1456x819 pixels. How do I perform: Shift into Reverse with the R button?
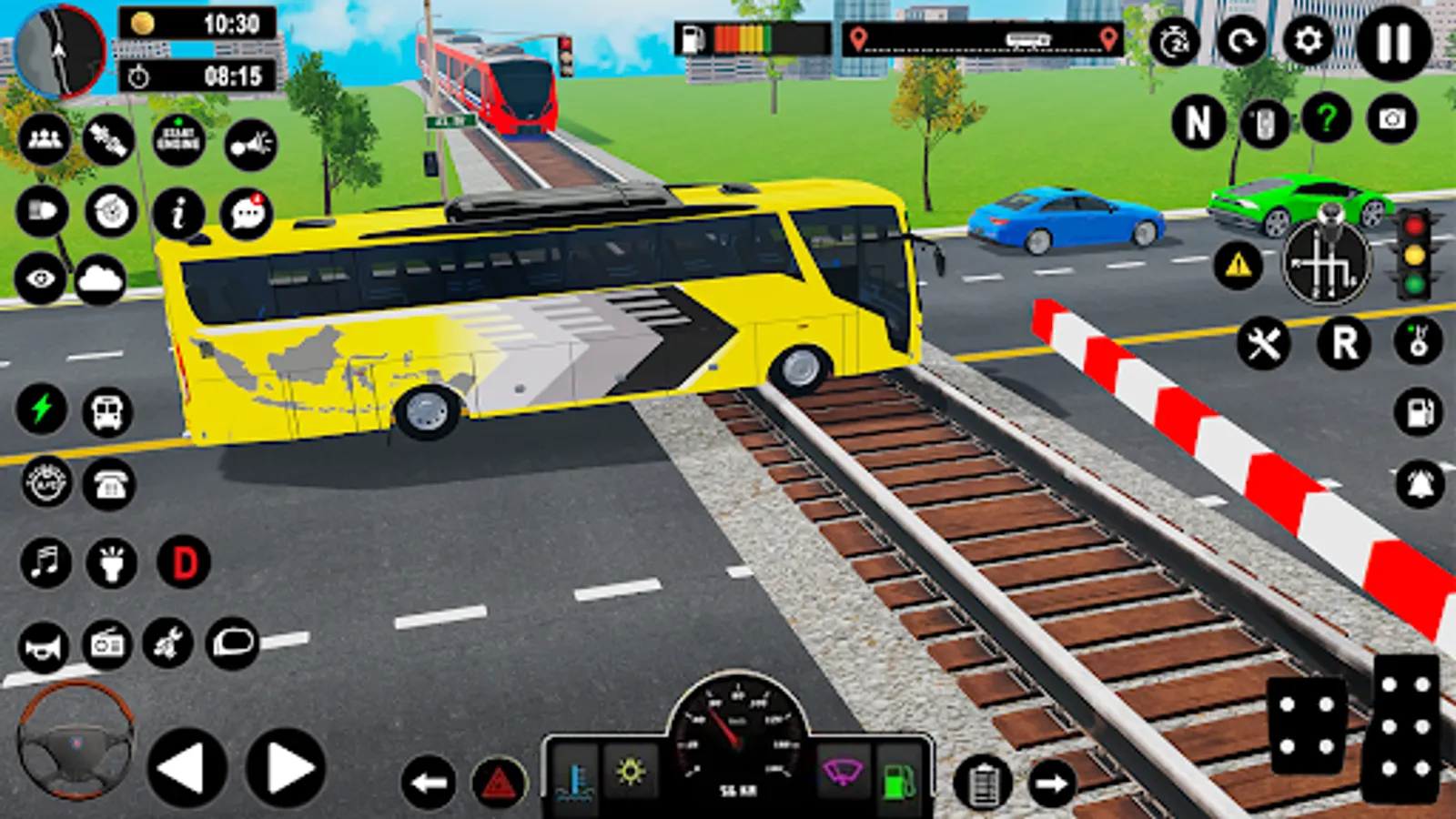click(1344, 344)
